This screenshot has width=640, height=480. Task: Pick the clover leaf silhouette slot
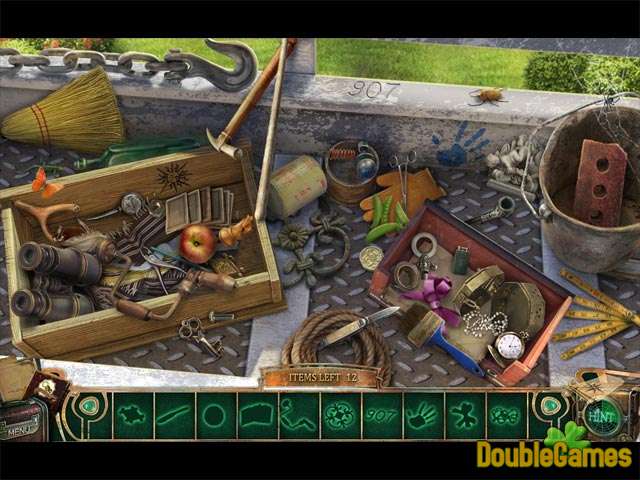point(463,414)
